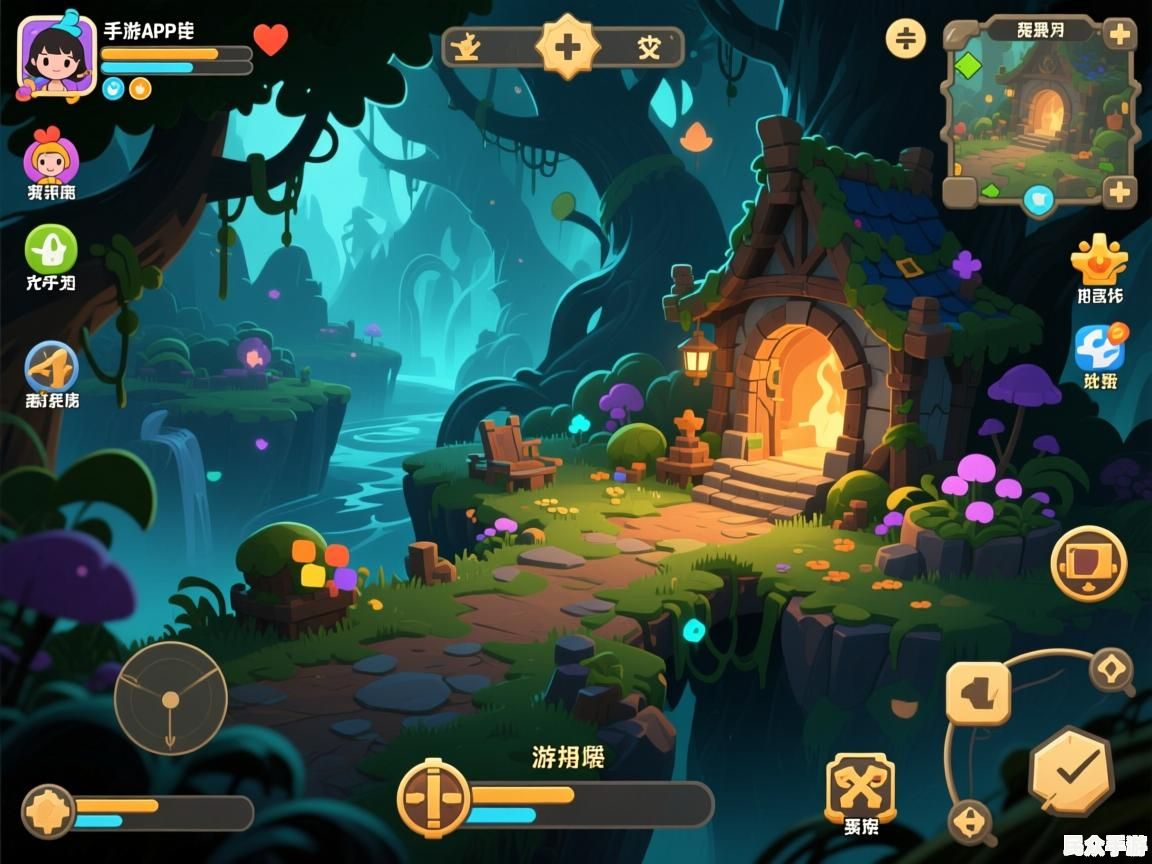Click the virtual joystick circle
The width and height of the screenshot is (1152, 864).
point(171,698)
